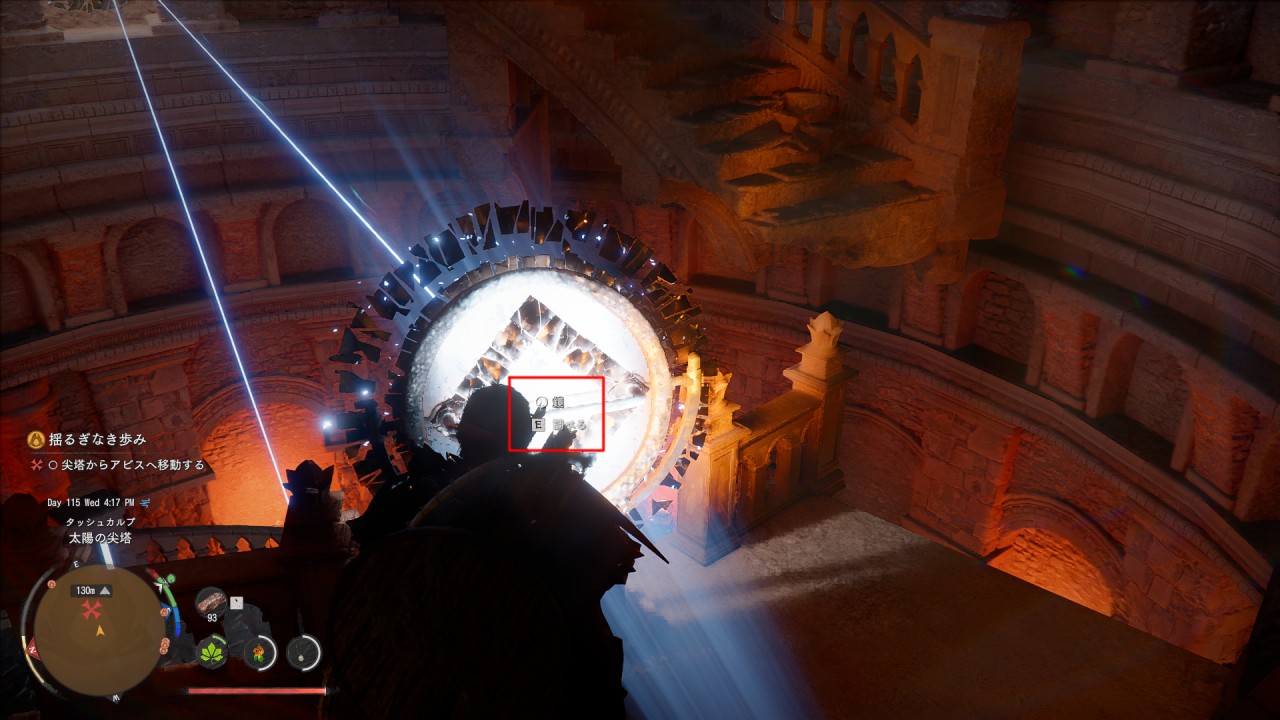Click the red cross quest marker on minimap
1280x720 pixels.
[x=93, y=611]
